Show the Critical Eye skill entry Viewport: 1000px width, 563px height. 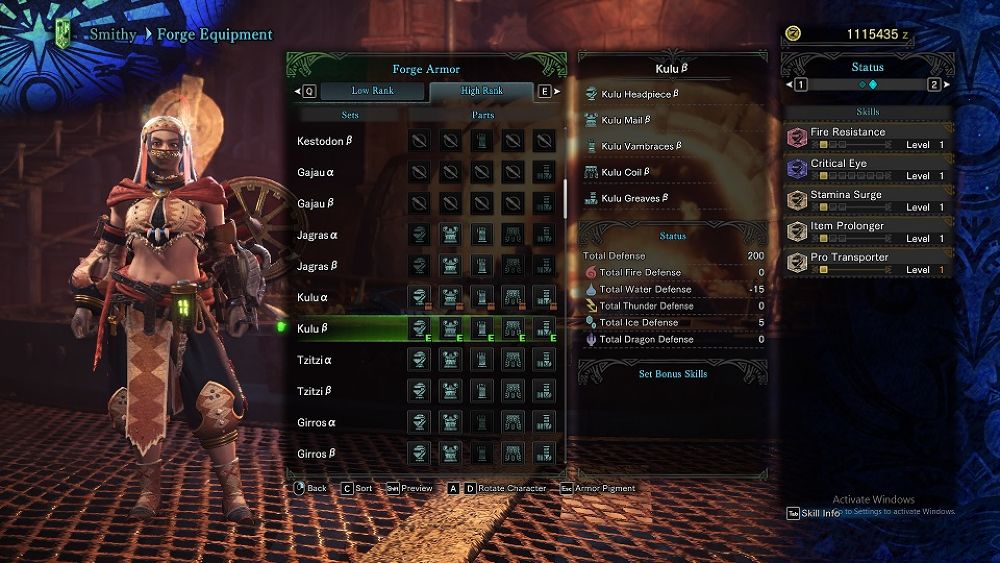pyautogui.click(x=867, y=169)
